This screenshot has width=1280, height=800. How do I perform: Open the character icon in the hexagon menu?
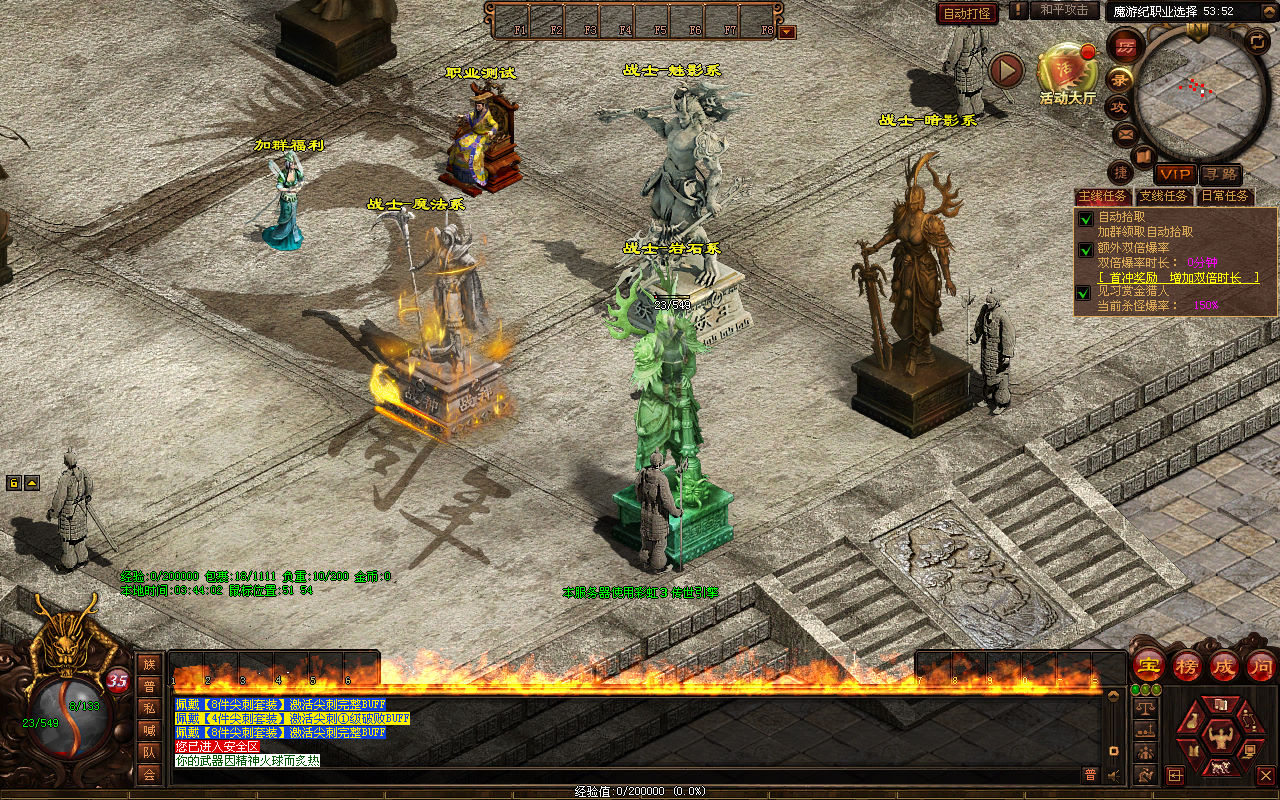(x=1219, y=739)
